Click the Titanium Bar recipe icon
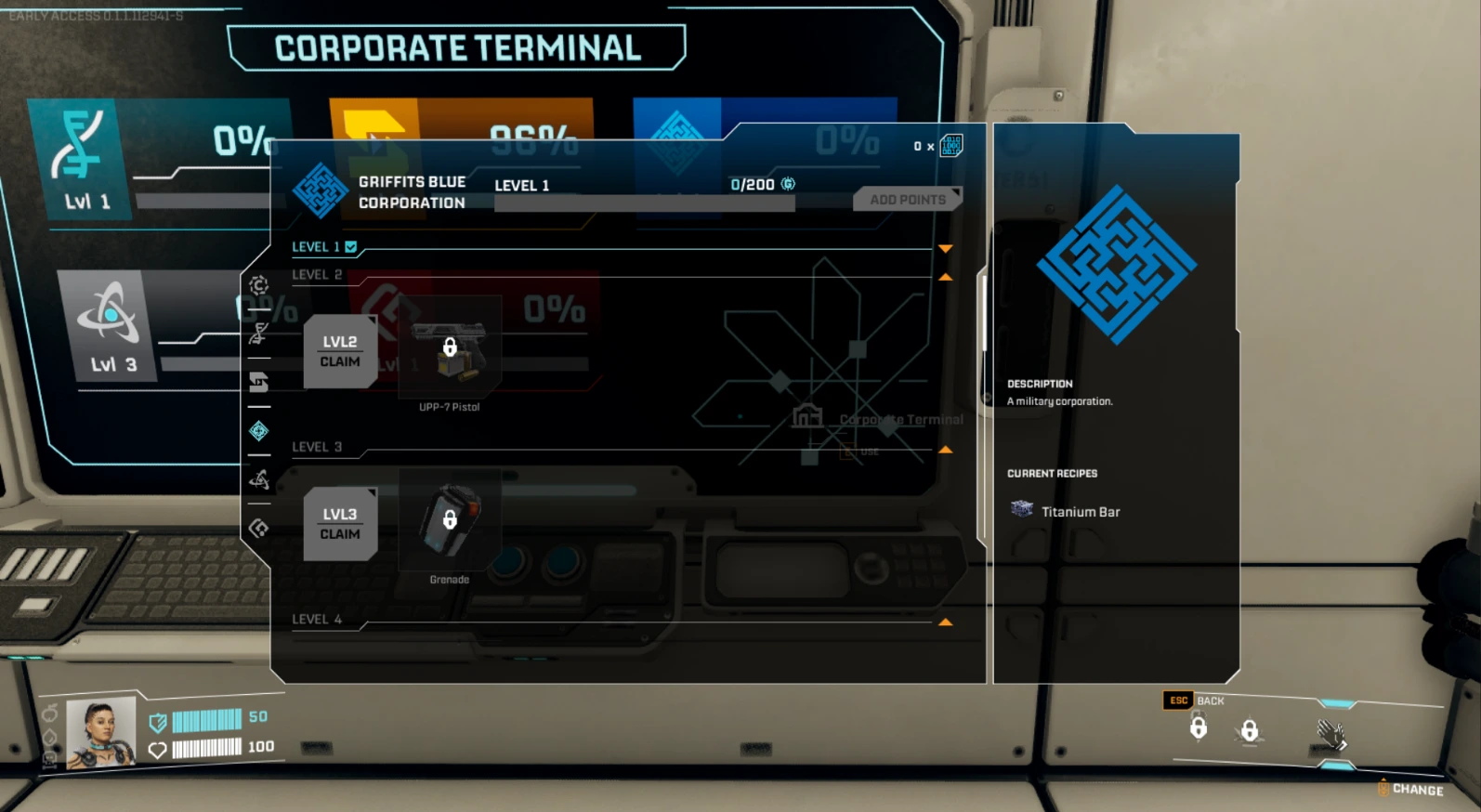The height and width of the screenshot is (812, 1481). tap(1021, 509)
